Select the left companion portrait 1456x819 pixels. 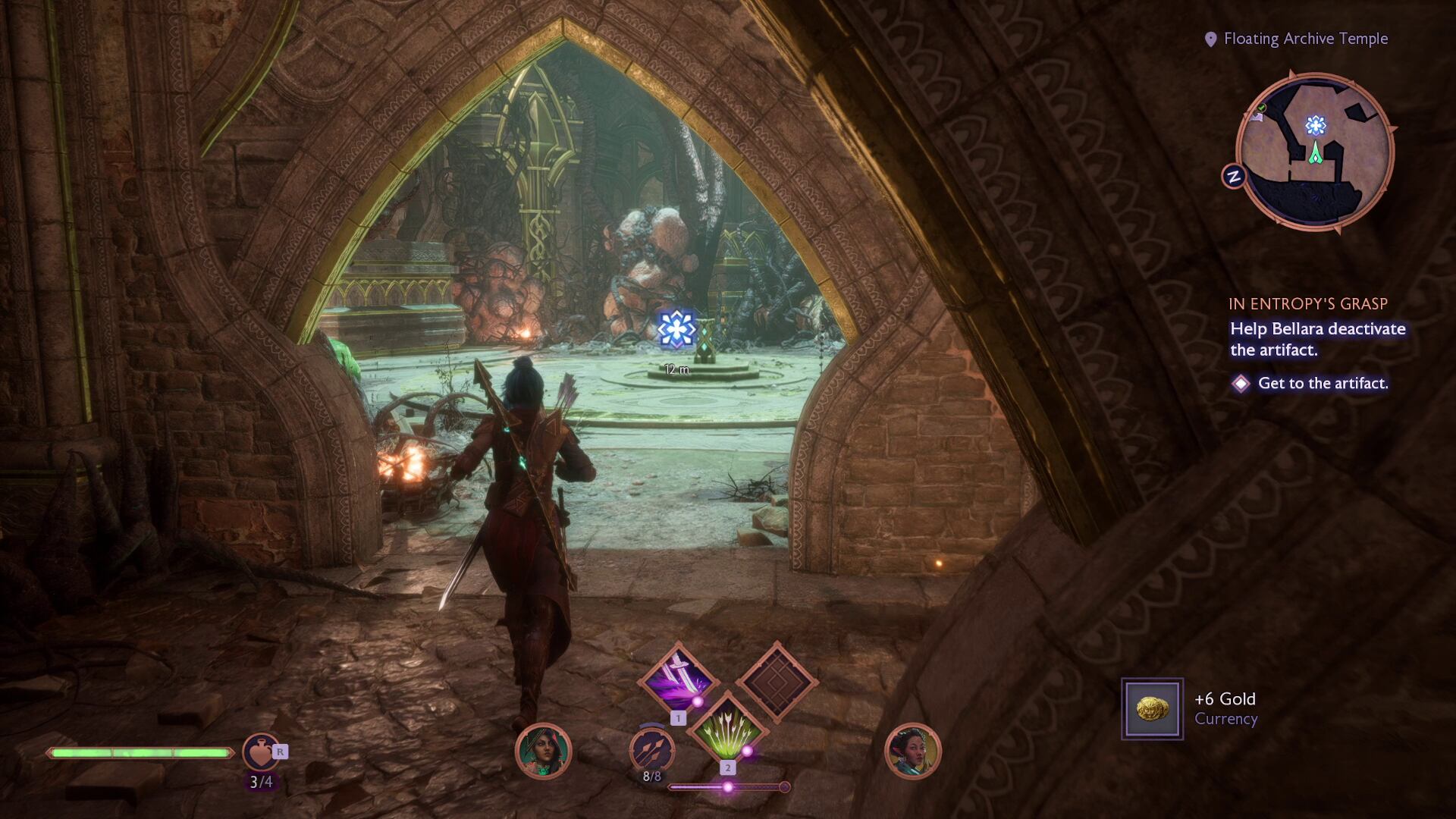(542, 751)
